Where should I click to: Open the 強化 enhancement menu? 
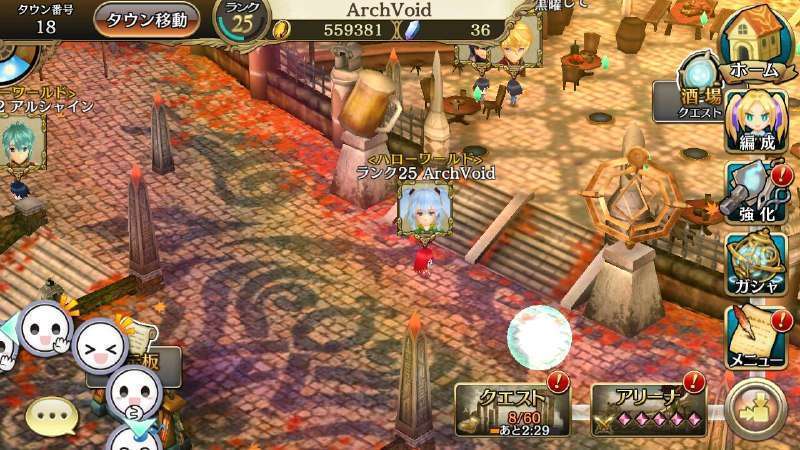(757, 197)
